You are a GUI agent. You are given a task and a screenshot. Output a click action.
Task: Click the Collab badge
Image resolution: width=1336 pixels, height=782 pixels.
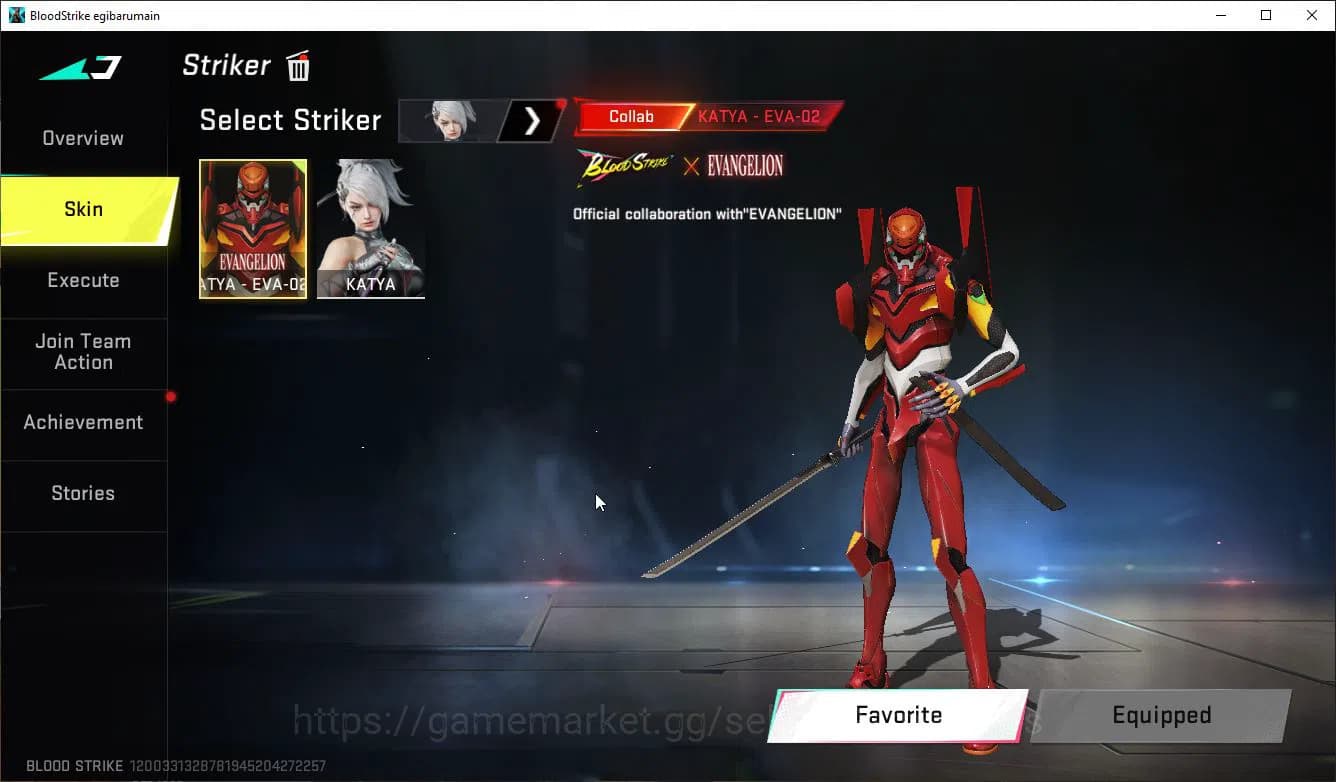tap(631, 116)
